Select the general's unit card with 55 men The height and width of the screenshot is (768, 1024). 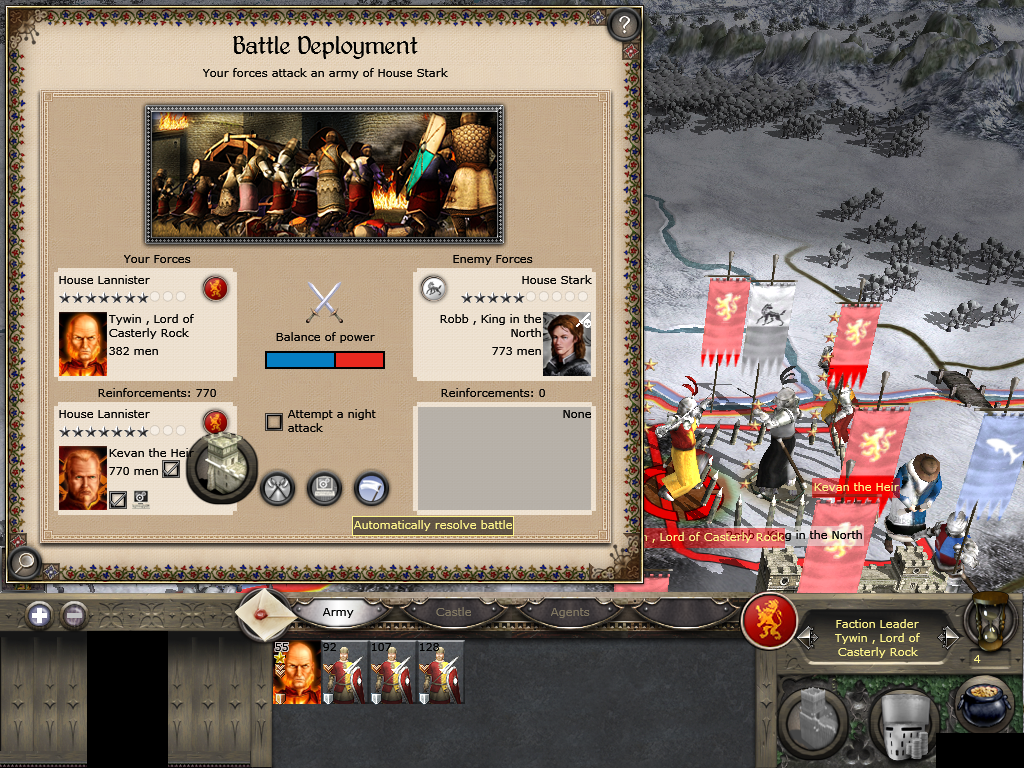click(x=297, y=672)
